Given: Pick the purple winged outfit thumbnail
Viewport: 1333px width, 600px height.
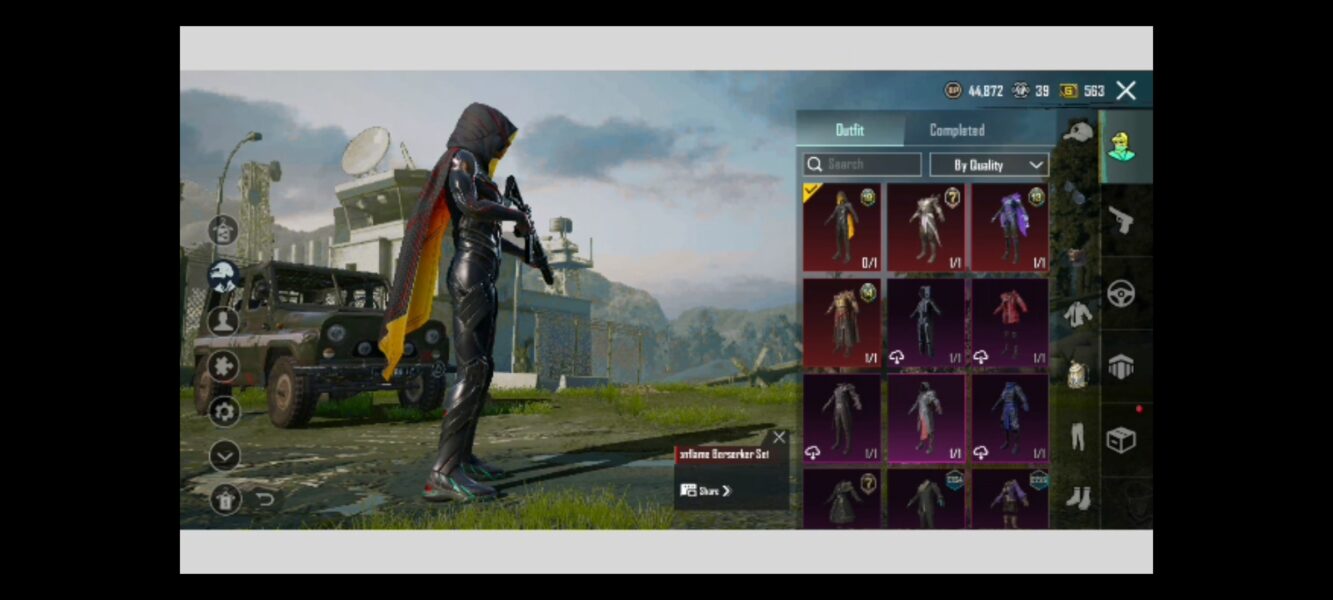Looking at the screenshot, I should [1010, 228].
